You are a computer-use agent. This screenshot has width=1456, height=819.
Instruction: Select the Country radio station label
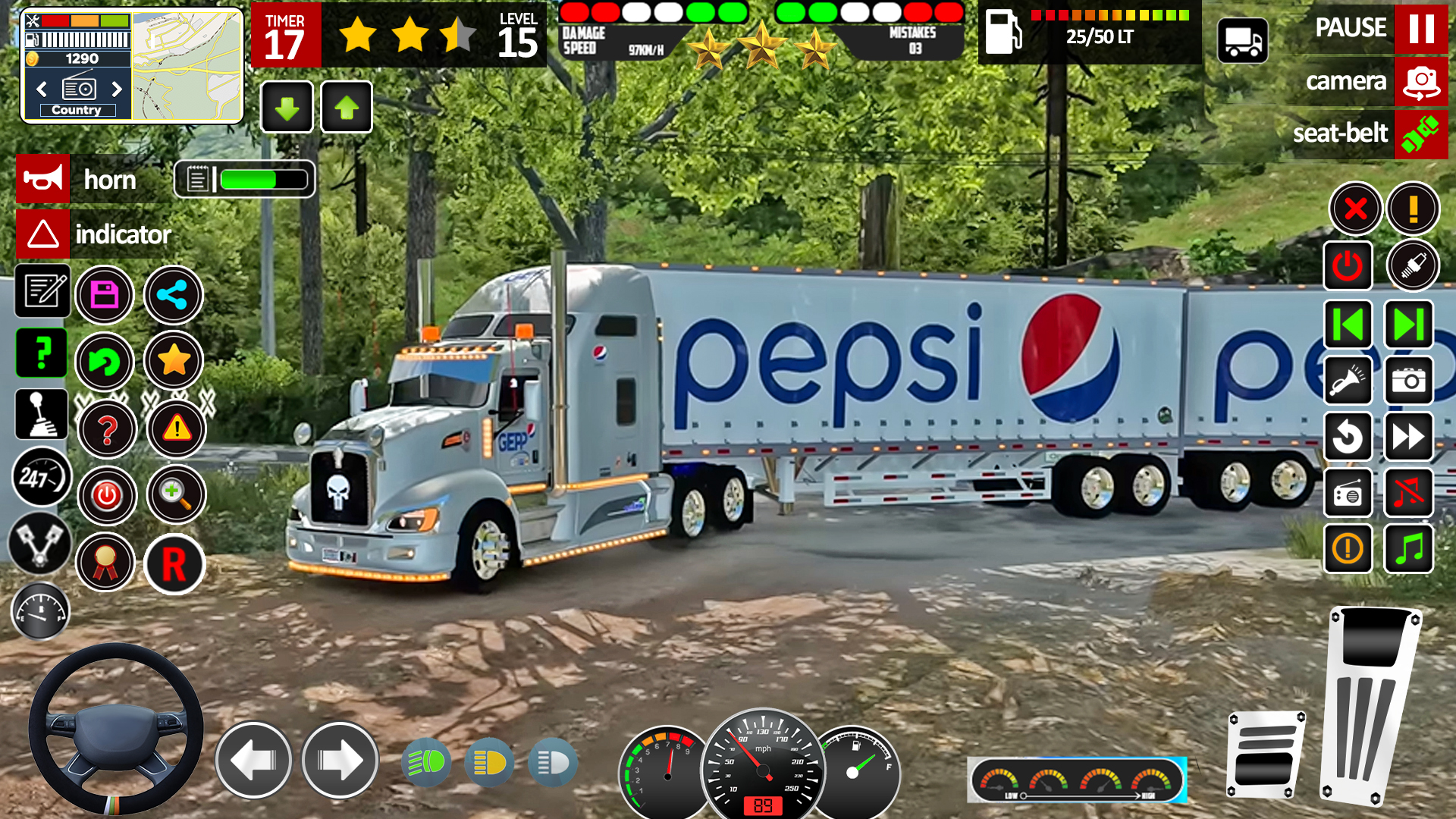point(77,109)
